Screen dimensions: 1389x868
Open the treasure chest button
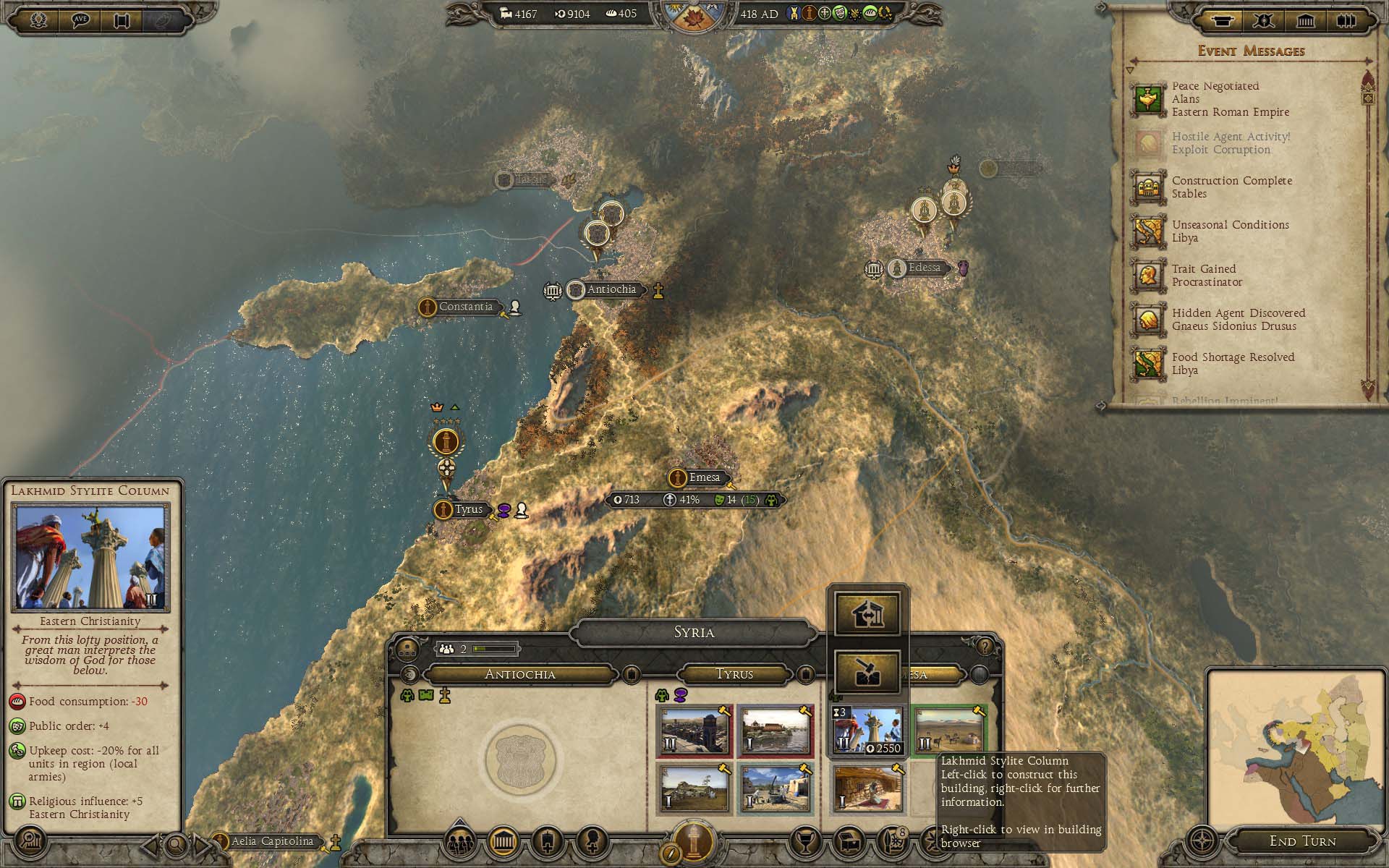tap(849, 842)
